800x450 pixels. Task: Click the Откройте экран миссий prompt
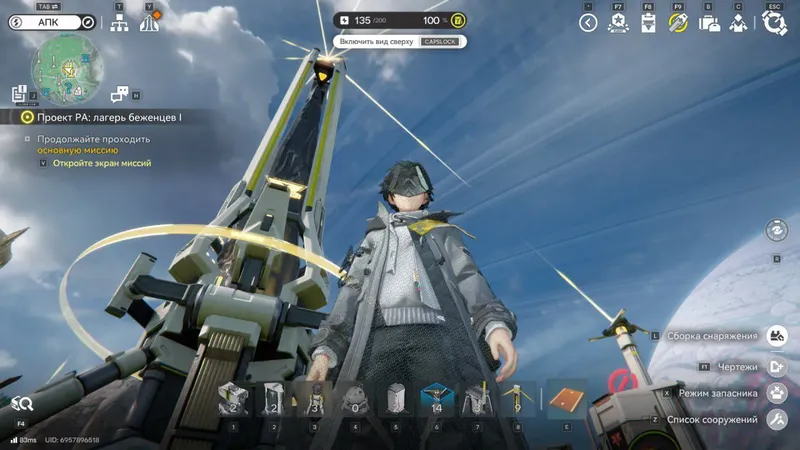pos(102,163)
